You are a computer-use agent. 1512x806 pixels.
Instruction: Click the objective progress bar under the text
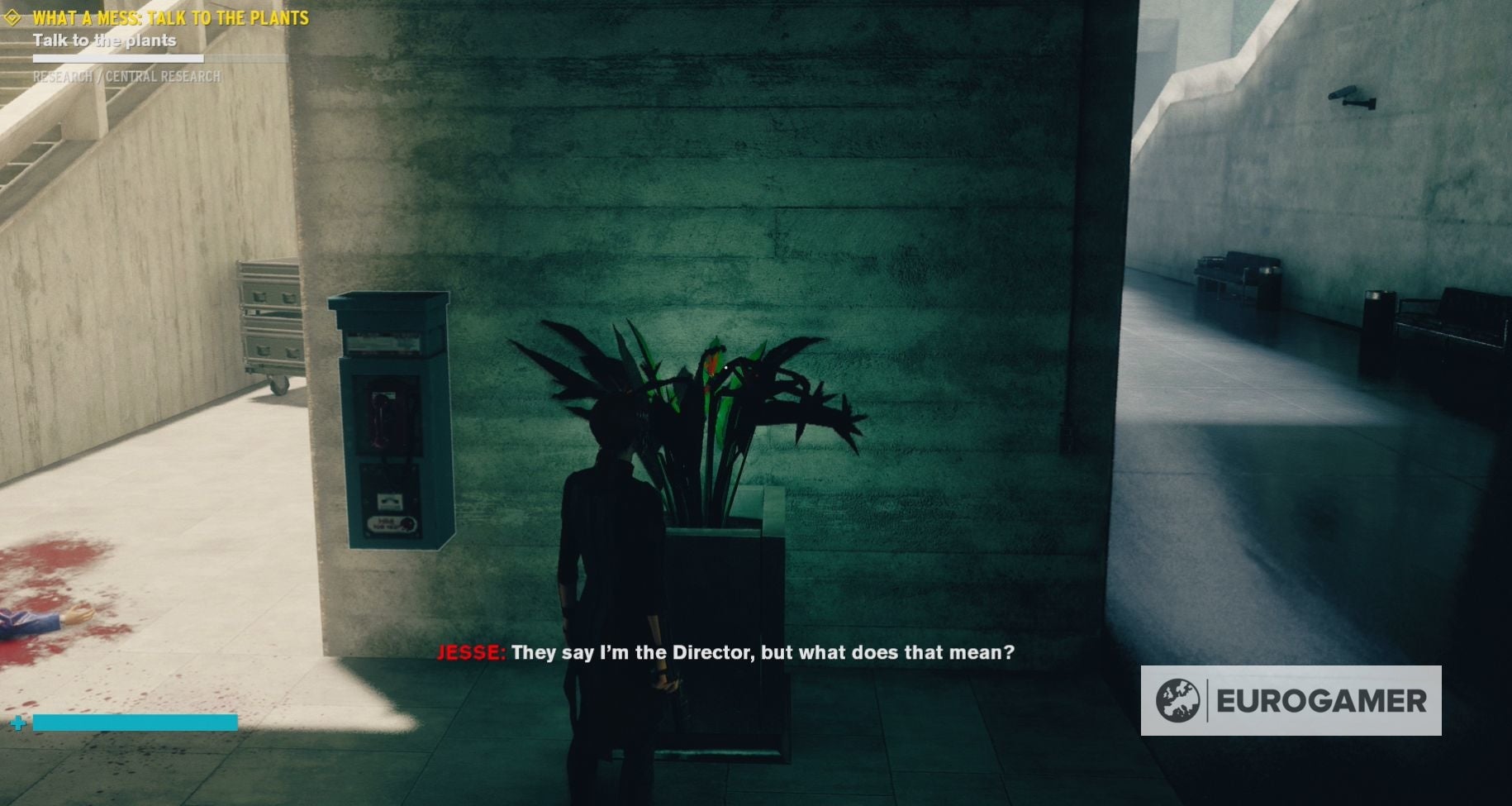(x=117, y=57)
